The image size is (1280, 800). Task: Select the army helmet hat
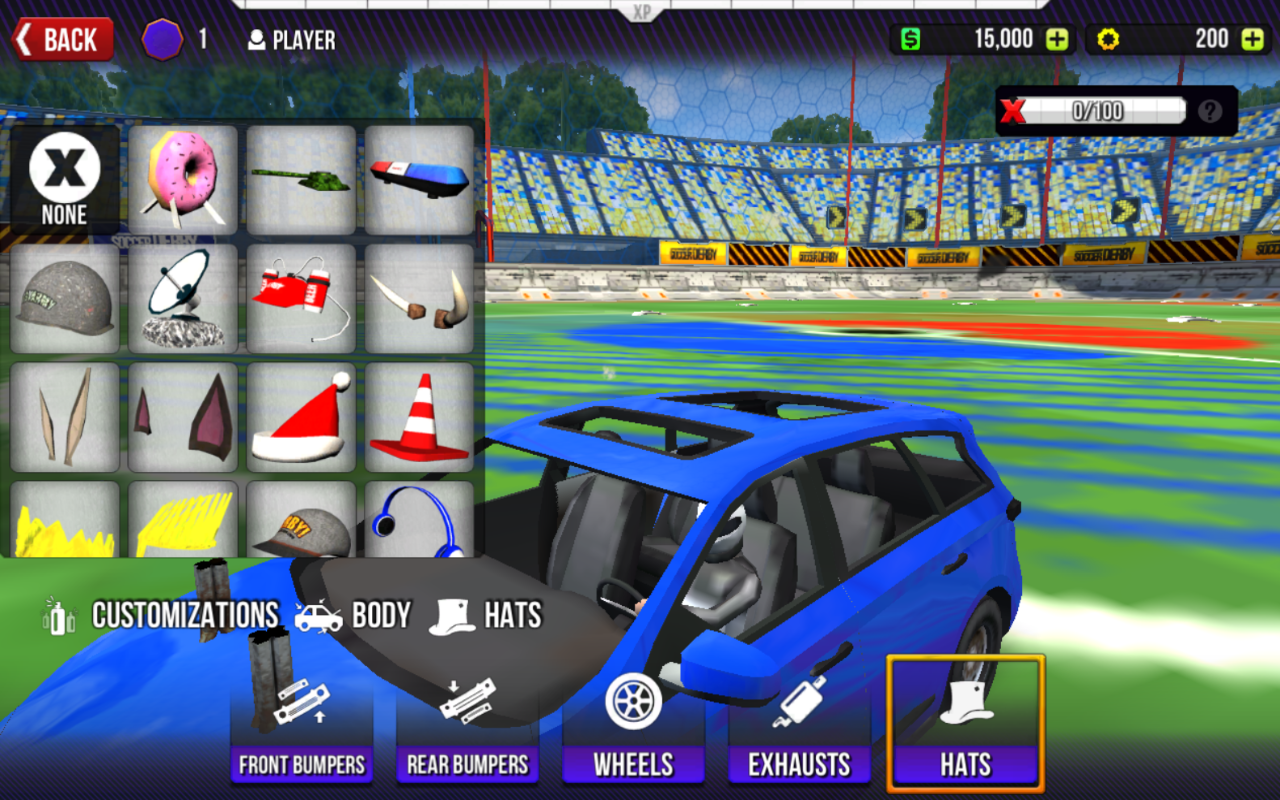(65, 298)
